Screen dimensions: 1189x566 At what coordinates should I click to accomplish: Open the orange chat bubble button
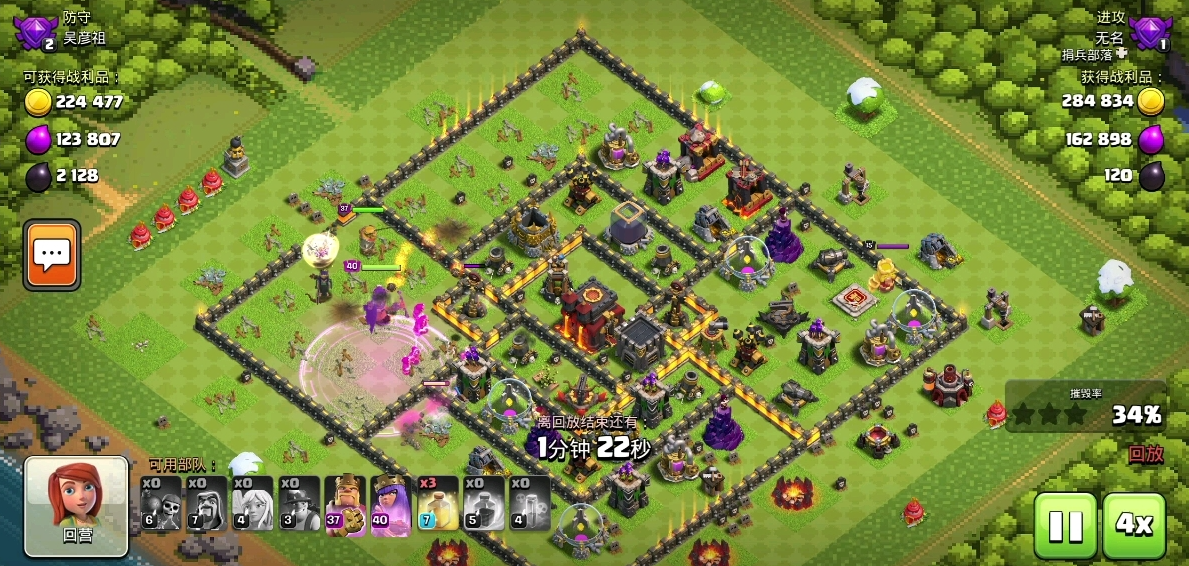52,255
